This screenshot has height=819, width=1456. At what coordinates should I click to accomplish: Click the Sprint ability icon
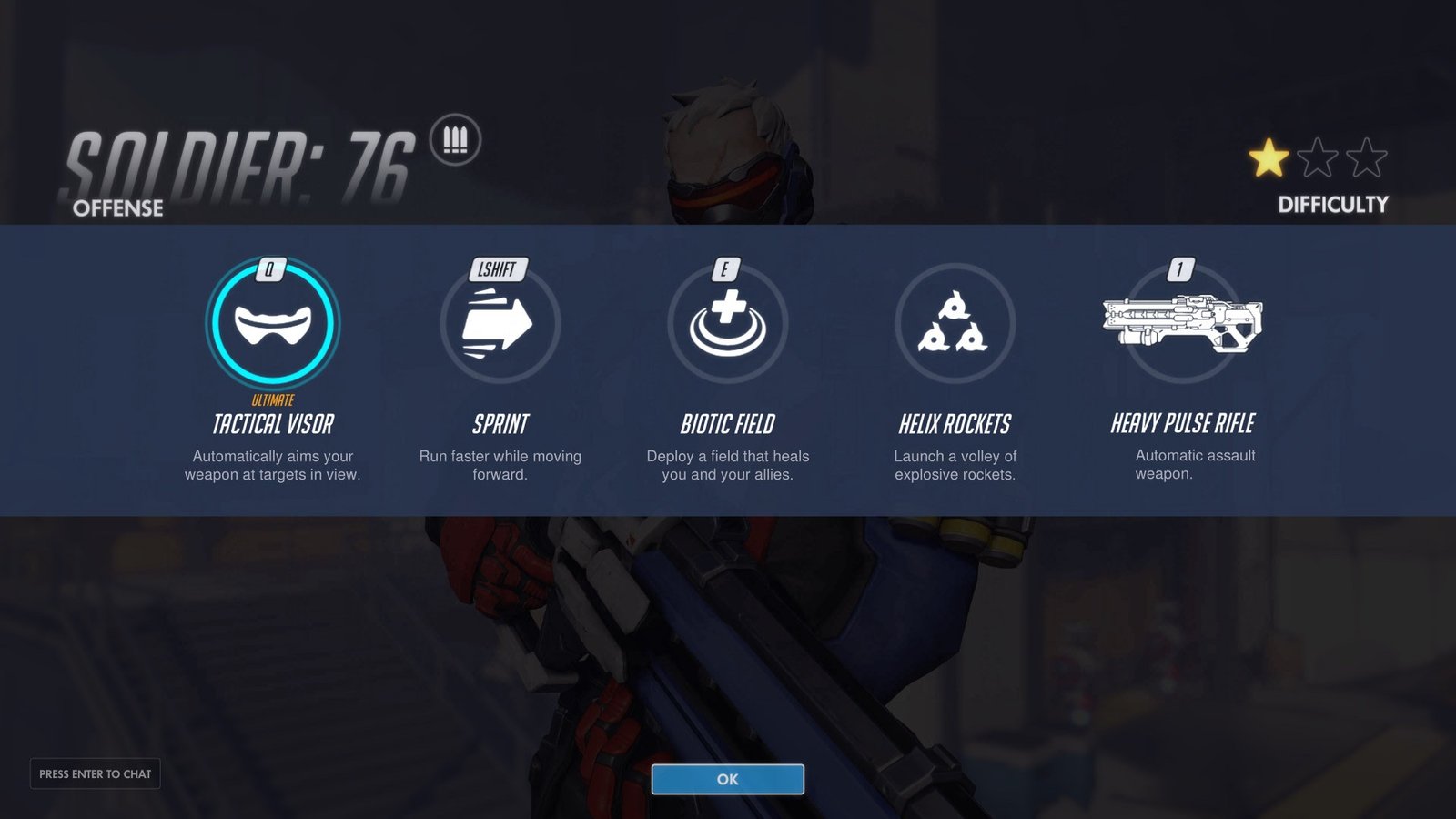pos(500,324)
